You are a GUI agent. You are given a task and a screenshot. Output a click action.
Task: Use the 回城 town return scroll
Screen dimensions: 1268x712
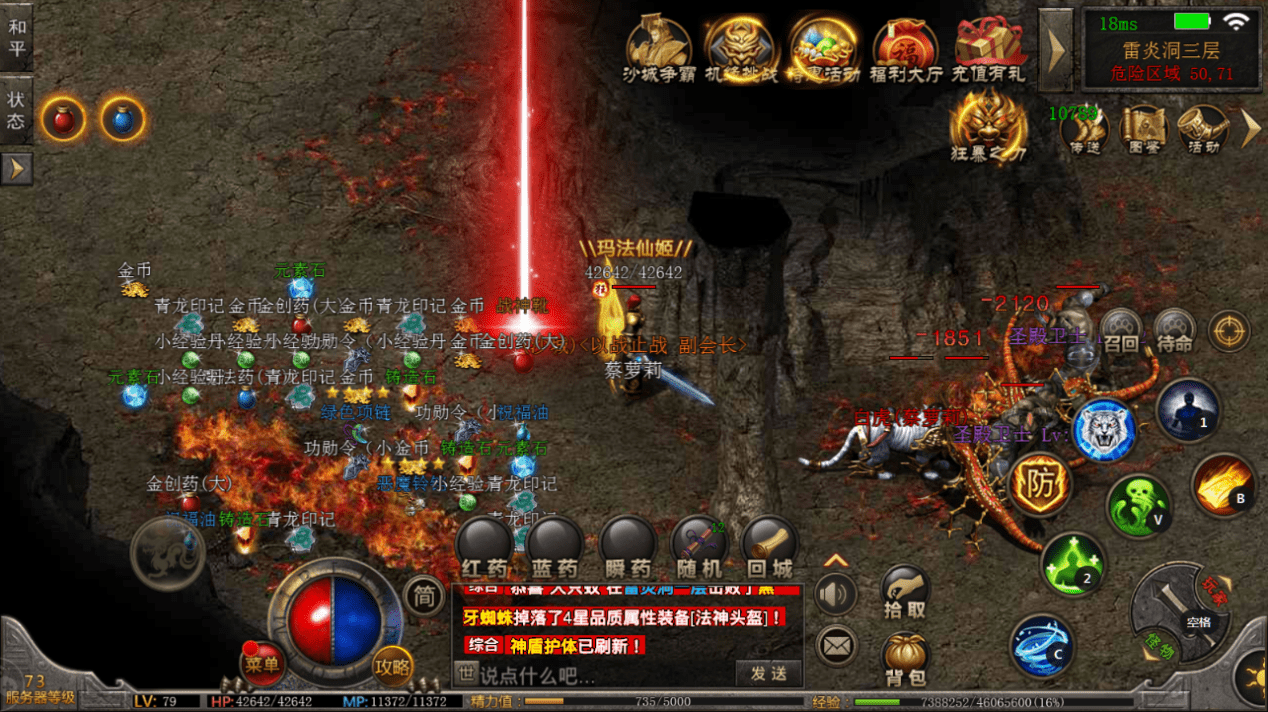coord(770,546)
